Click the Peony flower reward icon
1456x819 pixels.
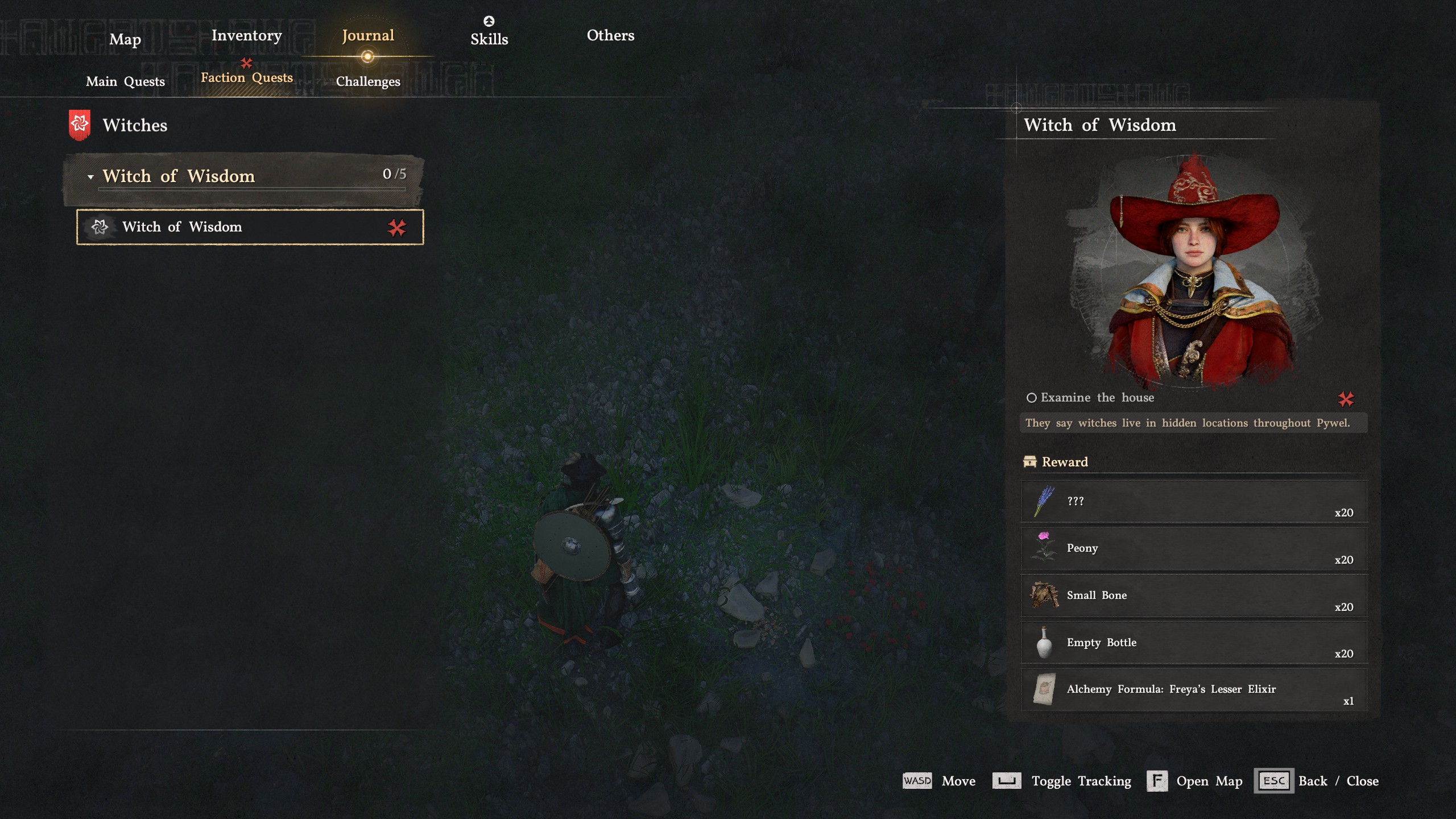[x=1044, y=548]
